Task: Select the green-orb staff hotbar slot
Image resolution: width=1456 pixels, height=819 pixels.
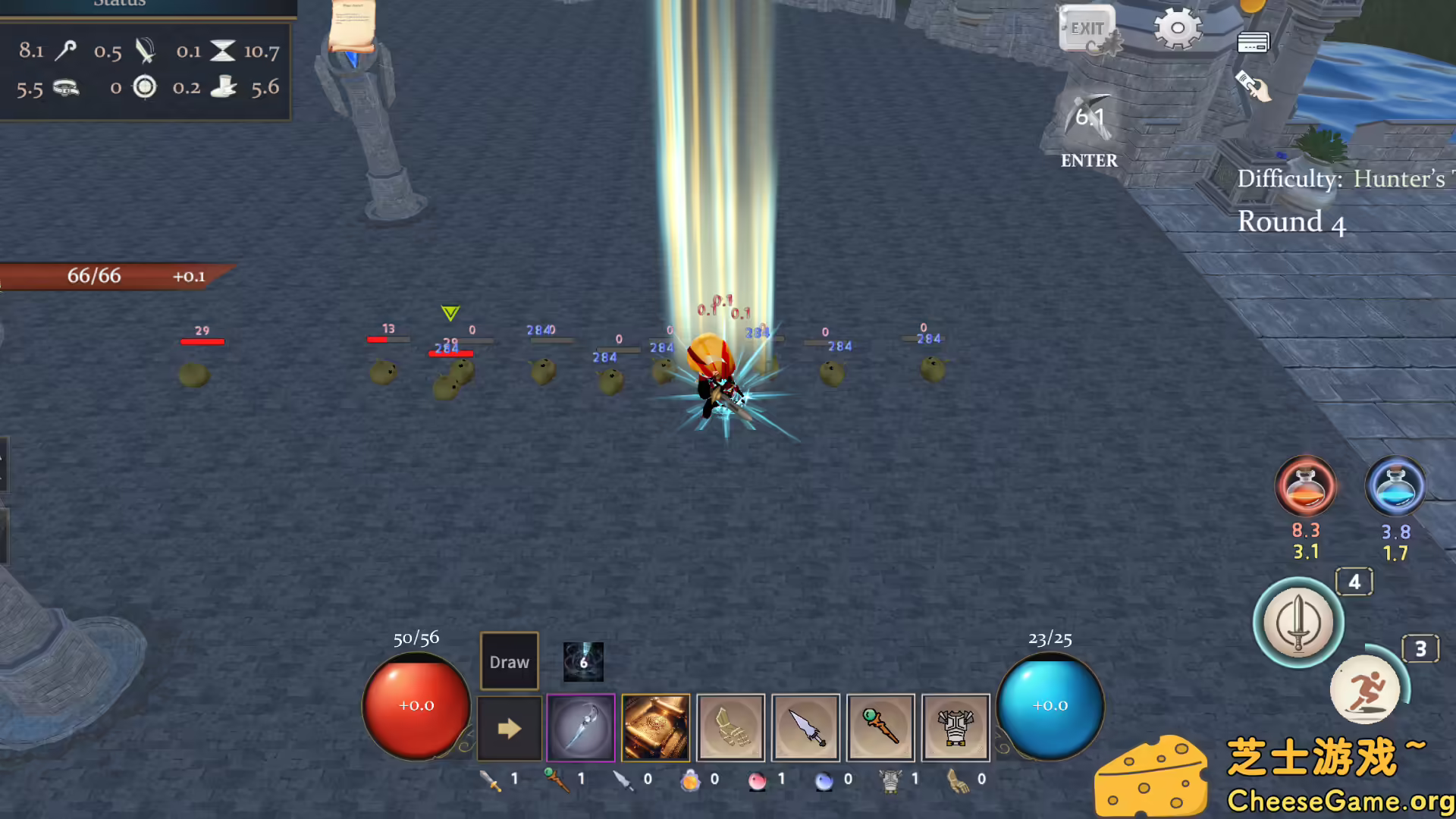Action: [x=880, y=728]
